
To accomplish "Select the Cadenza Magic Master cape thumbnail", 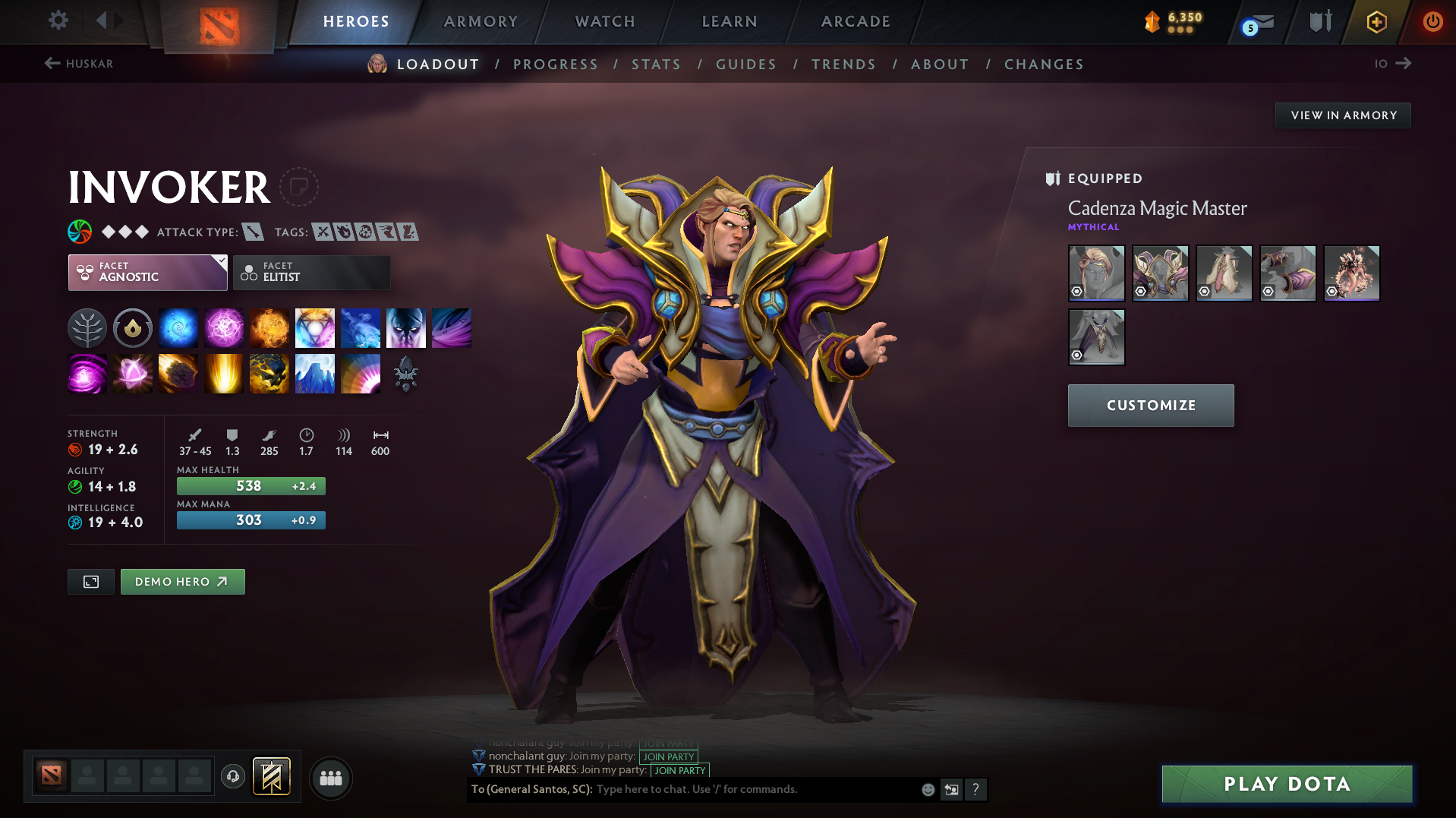I will pyautogui.click(x=1096, y=336).
